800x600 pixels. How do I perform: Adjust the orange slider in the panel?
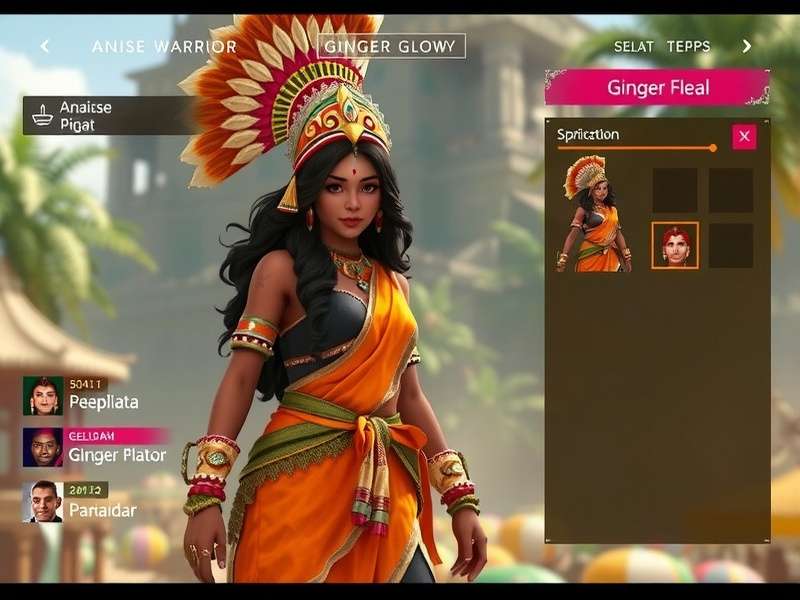712,148
